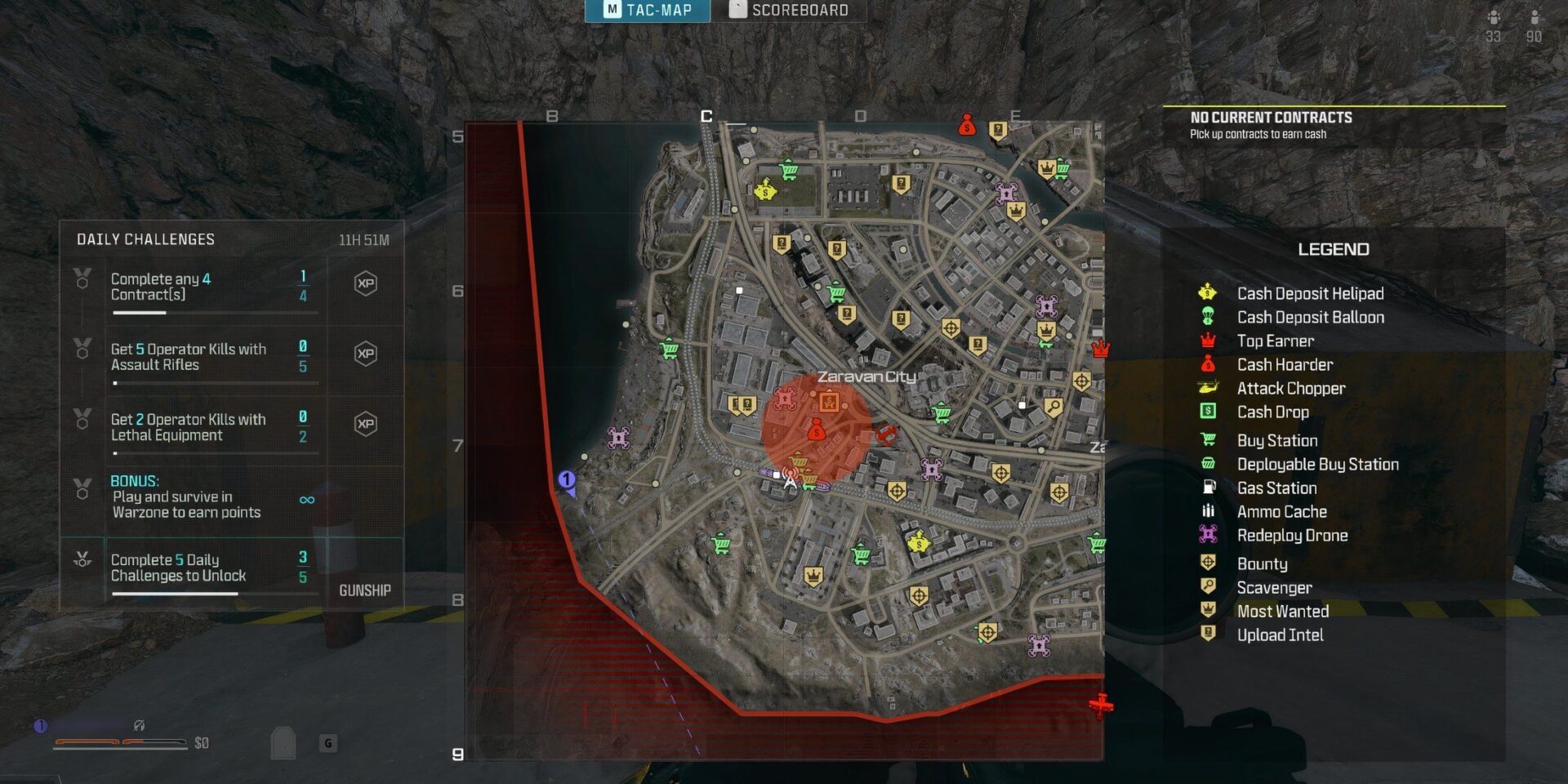Click the red money bag Cash Hoarder marker in Zaravan City

816,429
